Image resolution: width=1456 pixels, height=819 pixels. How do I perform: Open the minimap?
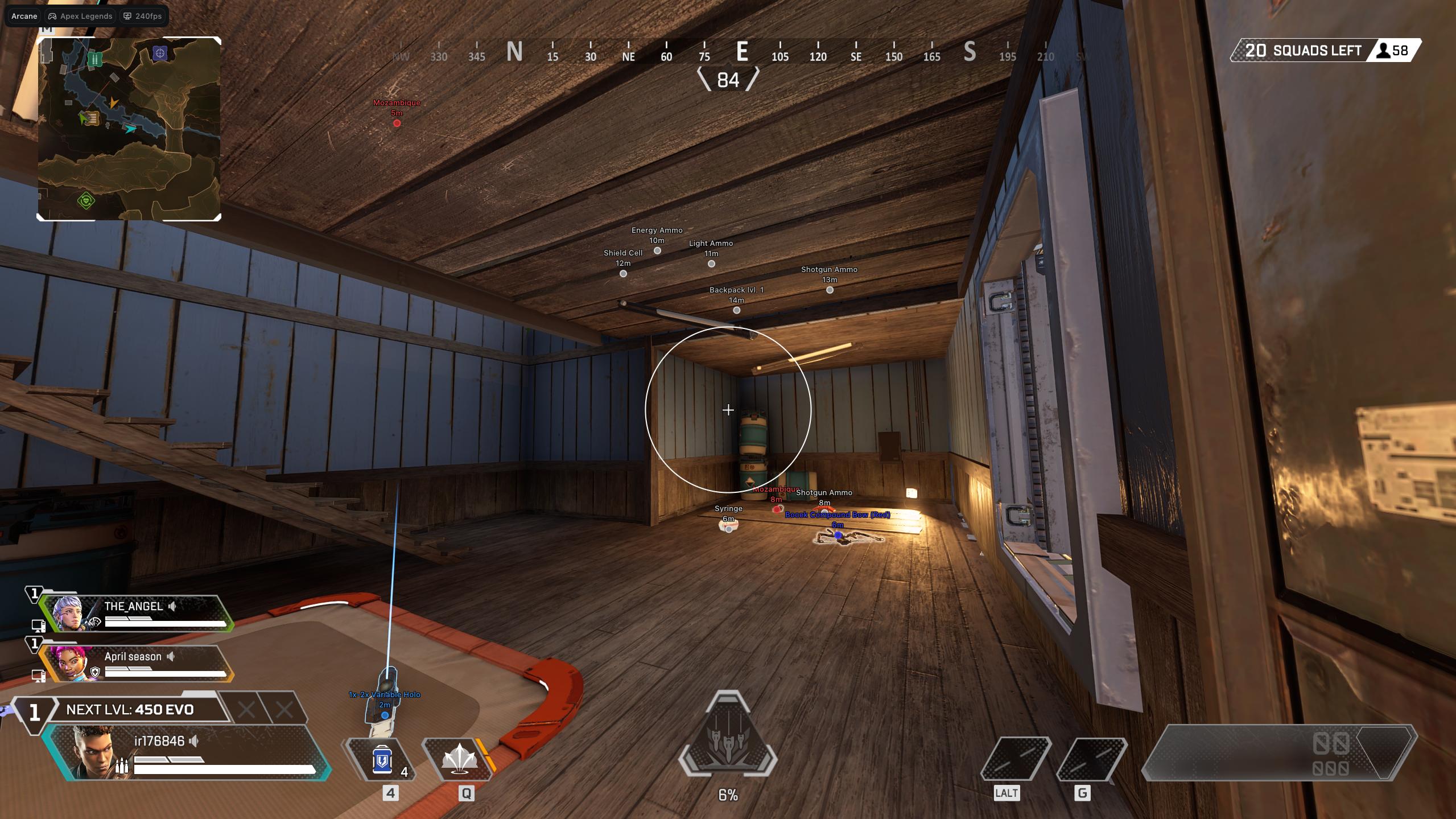click(x=129, y=129)
